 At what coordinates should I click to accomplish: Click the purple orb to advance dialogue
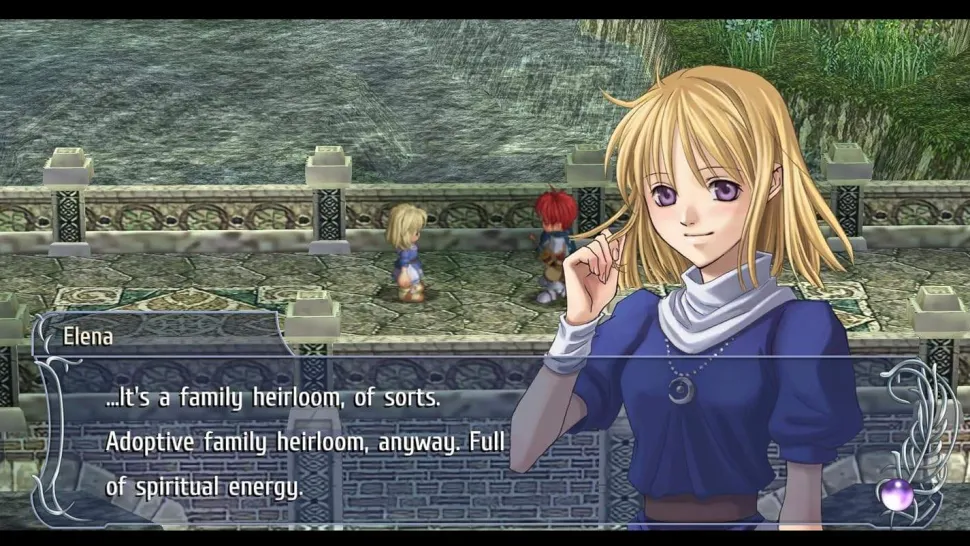point(897,493)
